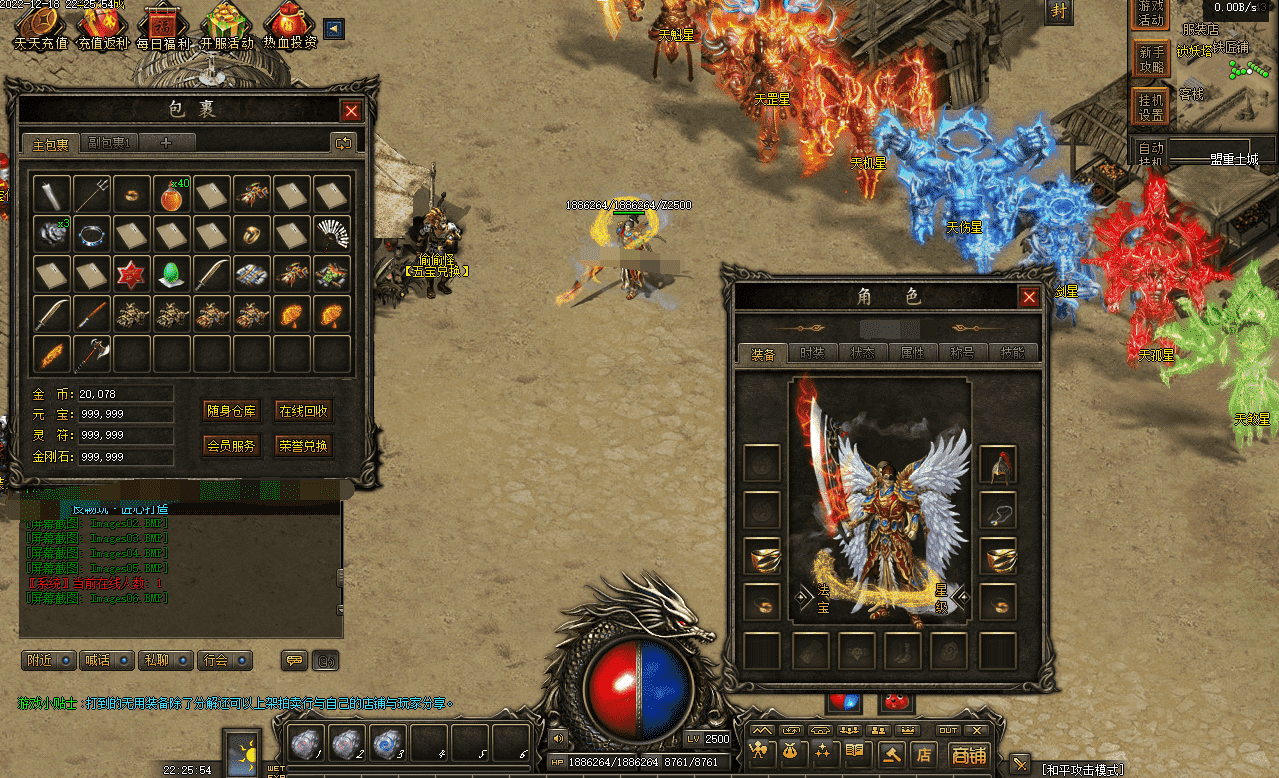Click the 在线回收 recycle button
The image size is (1279, 778).
(303, 410)
